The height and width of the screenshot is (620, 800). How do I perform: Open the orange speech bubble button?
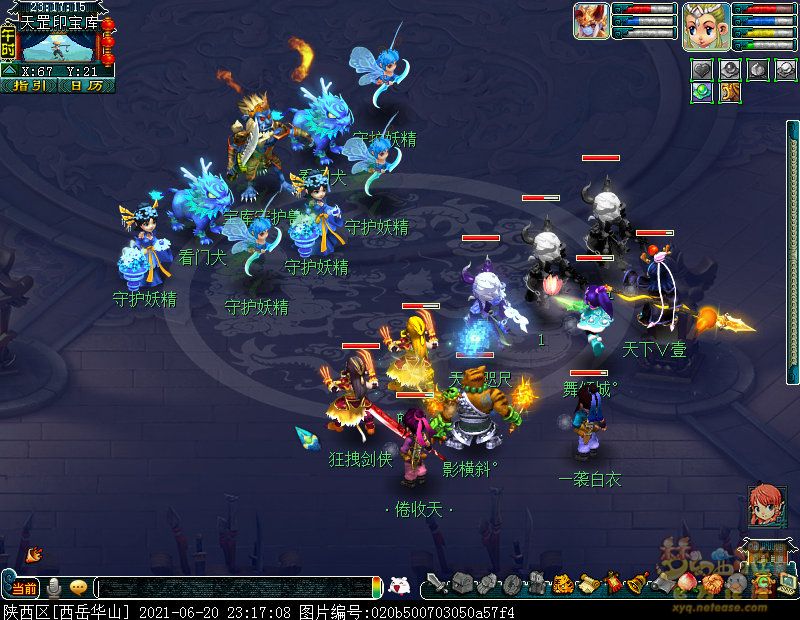(78, 587)
